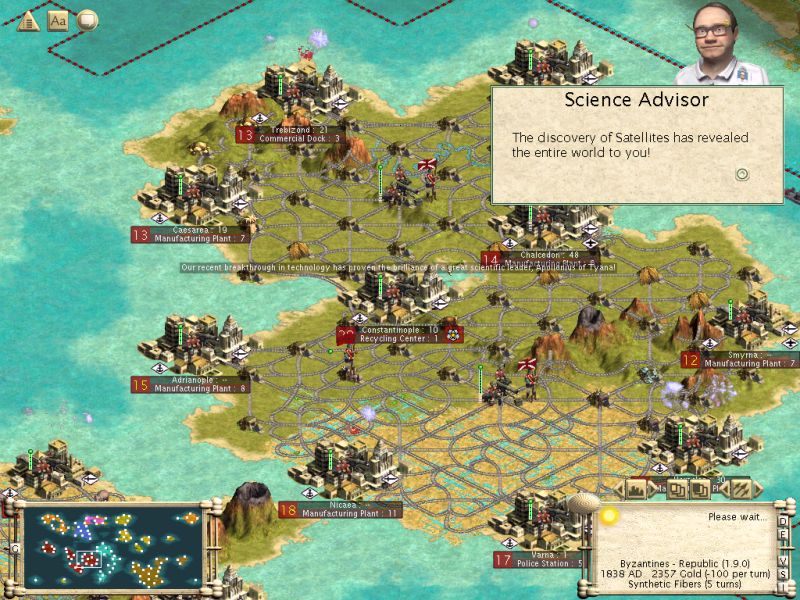Click the 'E' button on the info box
The image size is (800, 600).
click(x=783, y=535)
